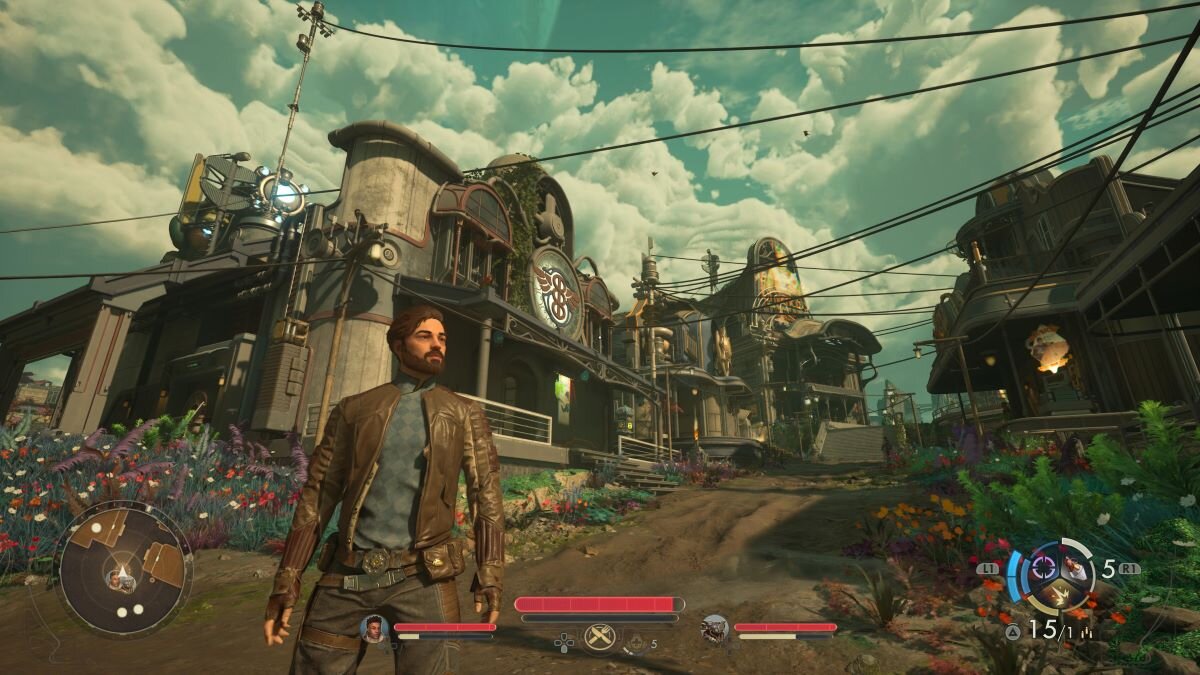The width and height of the screenshot is (1200, 675).
Task: Select the grenade segment on ability wheel
Action: tap(1074, 568)
